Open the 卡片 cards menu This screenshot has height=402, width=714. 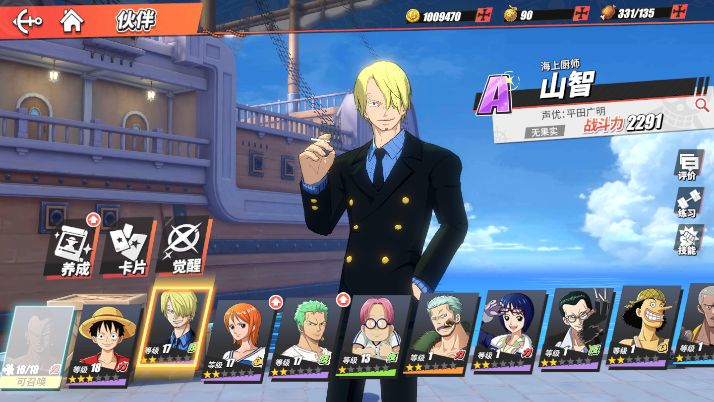coord(127,247)
